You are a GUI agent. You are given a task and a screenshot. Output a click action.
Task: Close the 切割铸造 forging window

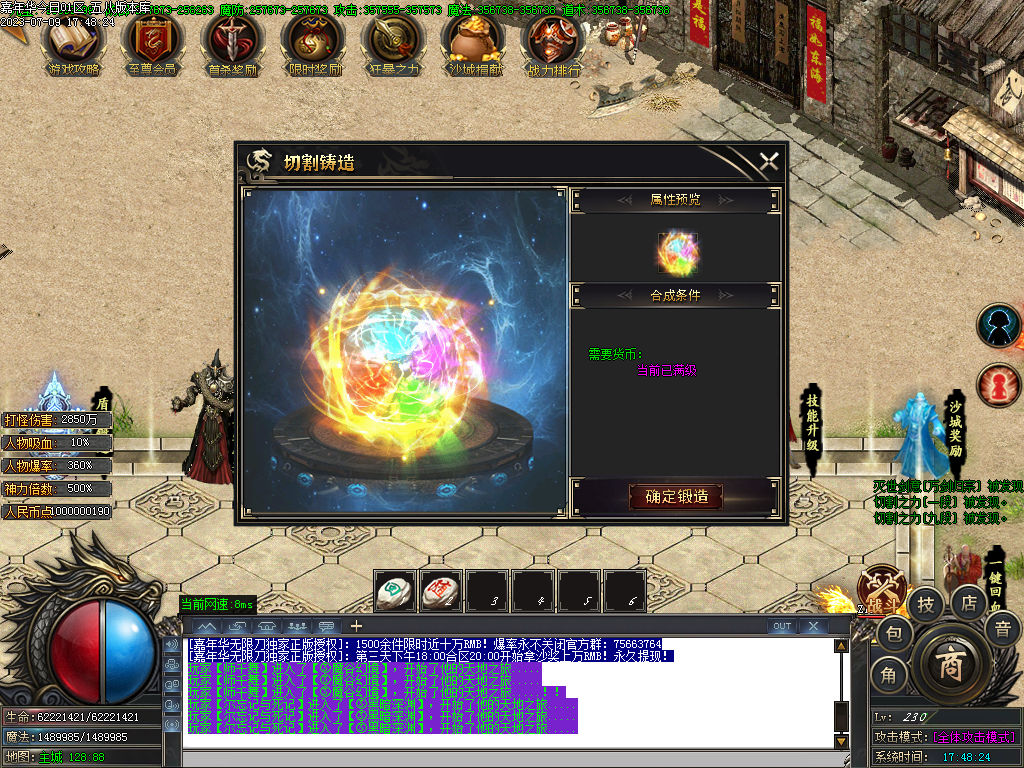(768, 161)
